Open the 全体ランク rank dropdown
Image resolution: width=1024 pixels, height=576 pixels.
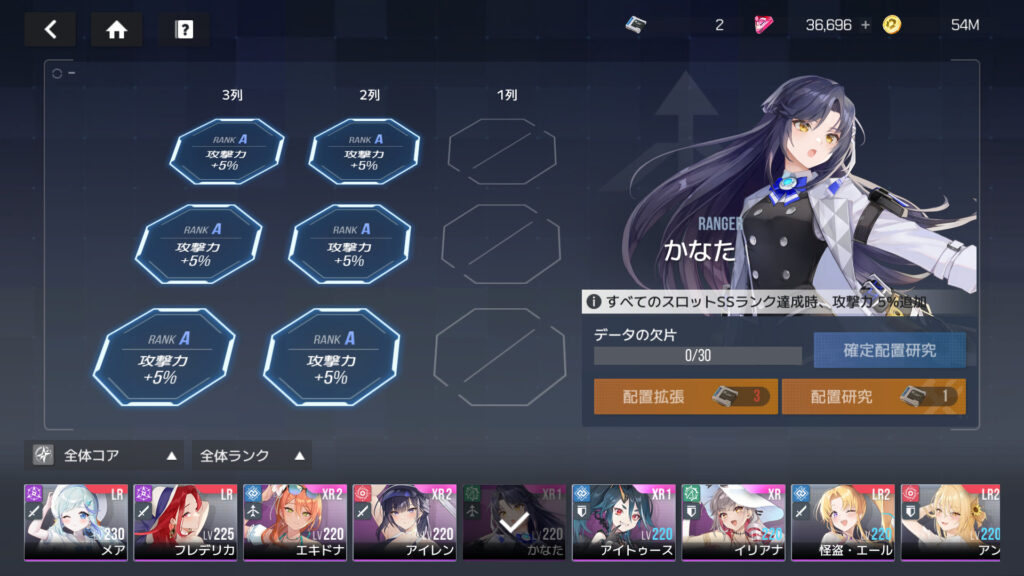tap(251, 455)
